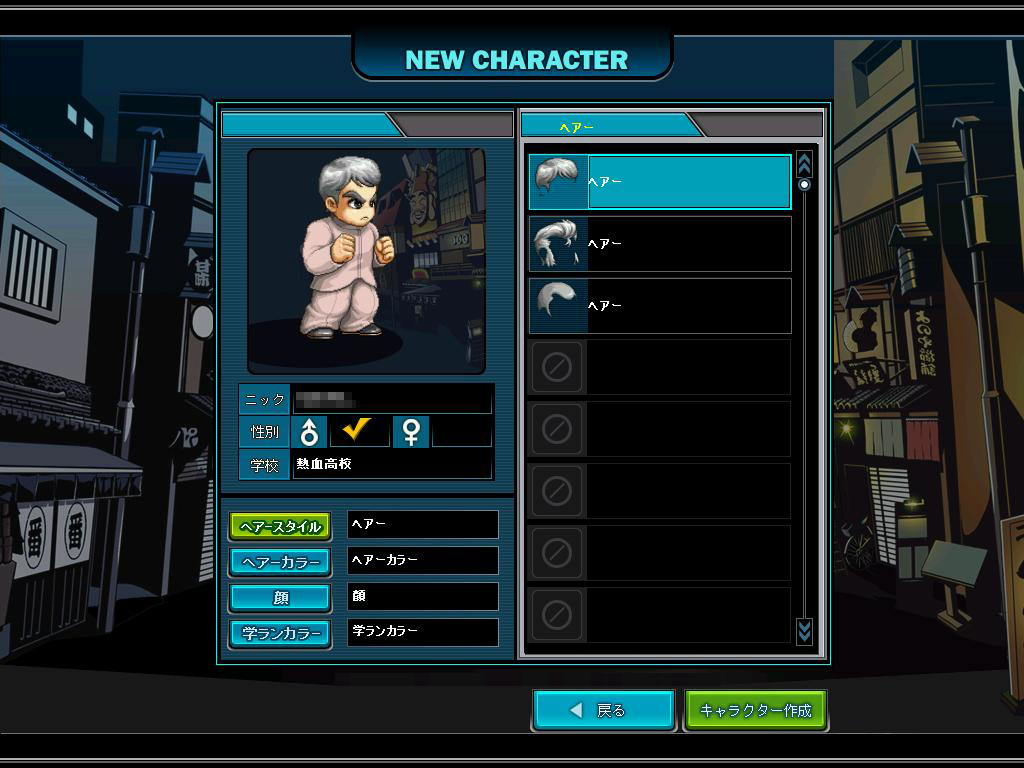Click the キャラクター作成 create character button
1024x768 pixels.
pos(755,710)
